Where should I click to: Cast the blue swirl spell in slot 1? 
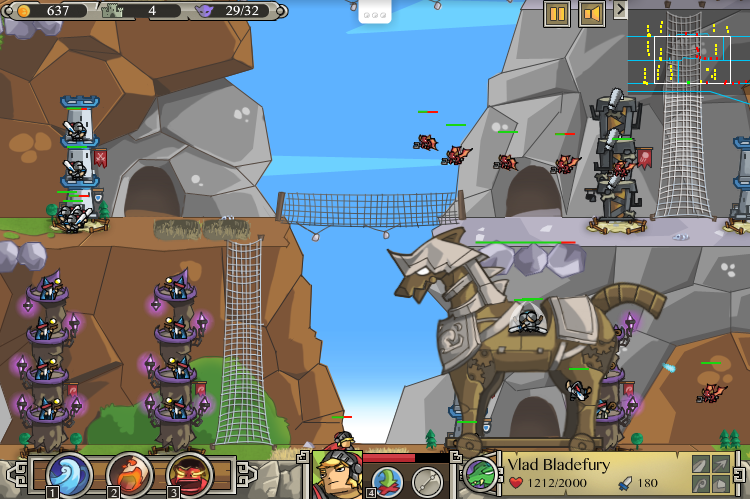click(70, 472)
